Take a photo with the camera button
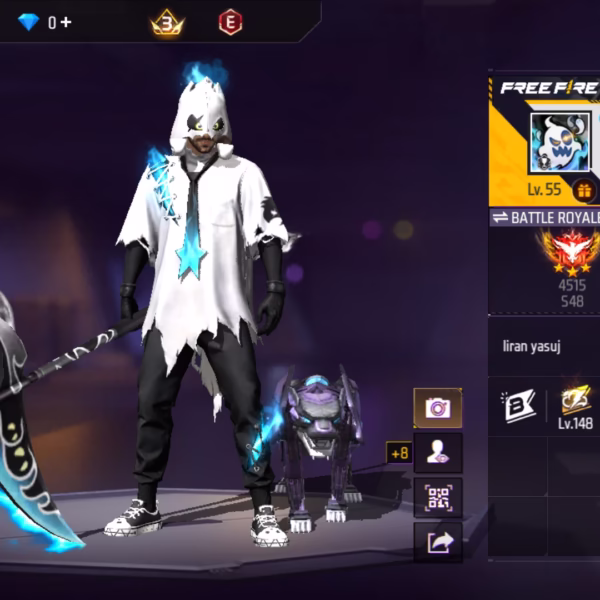Viewport: 600px width, 600px height. point(437,408)
